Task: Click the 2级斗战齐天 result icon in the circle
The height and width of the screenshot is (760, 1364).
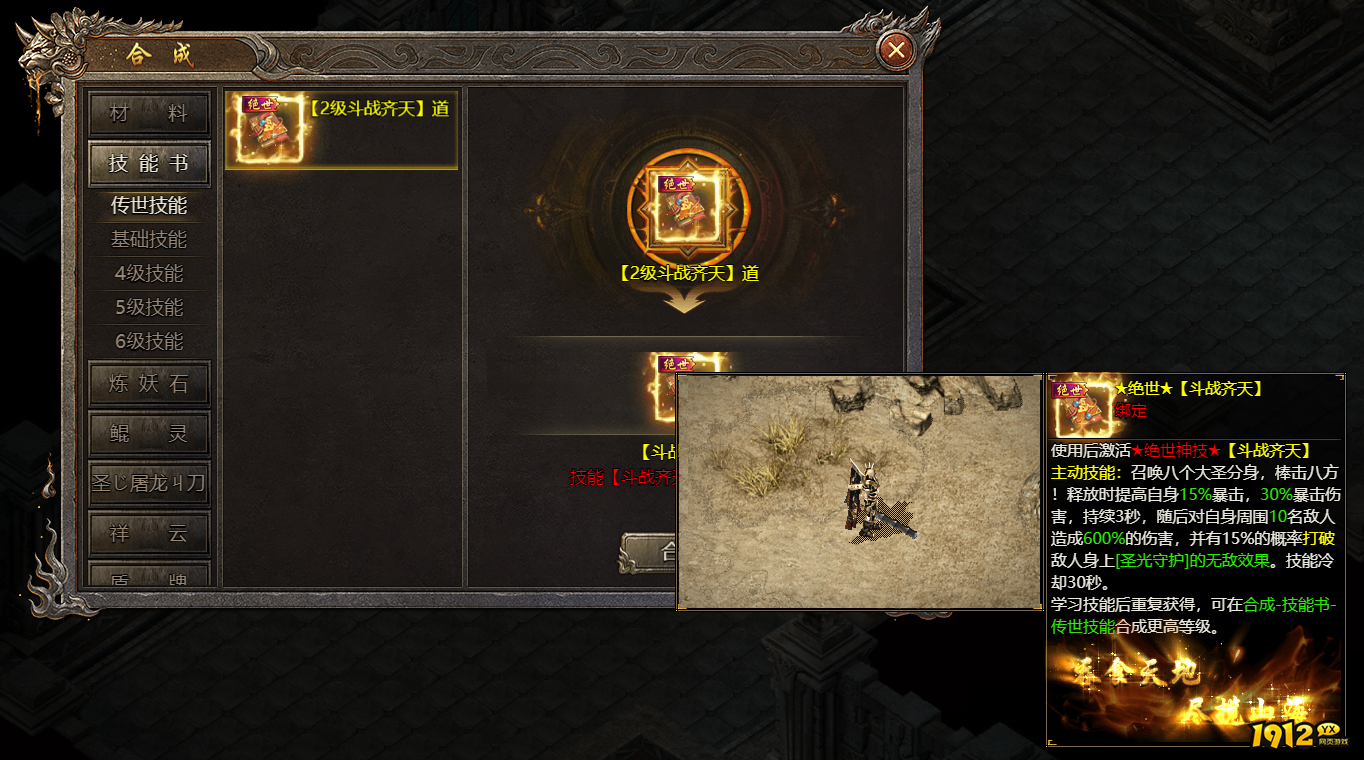Action: pyautogui.click(x=684, y=207)
